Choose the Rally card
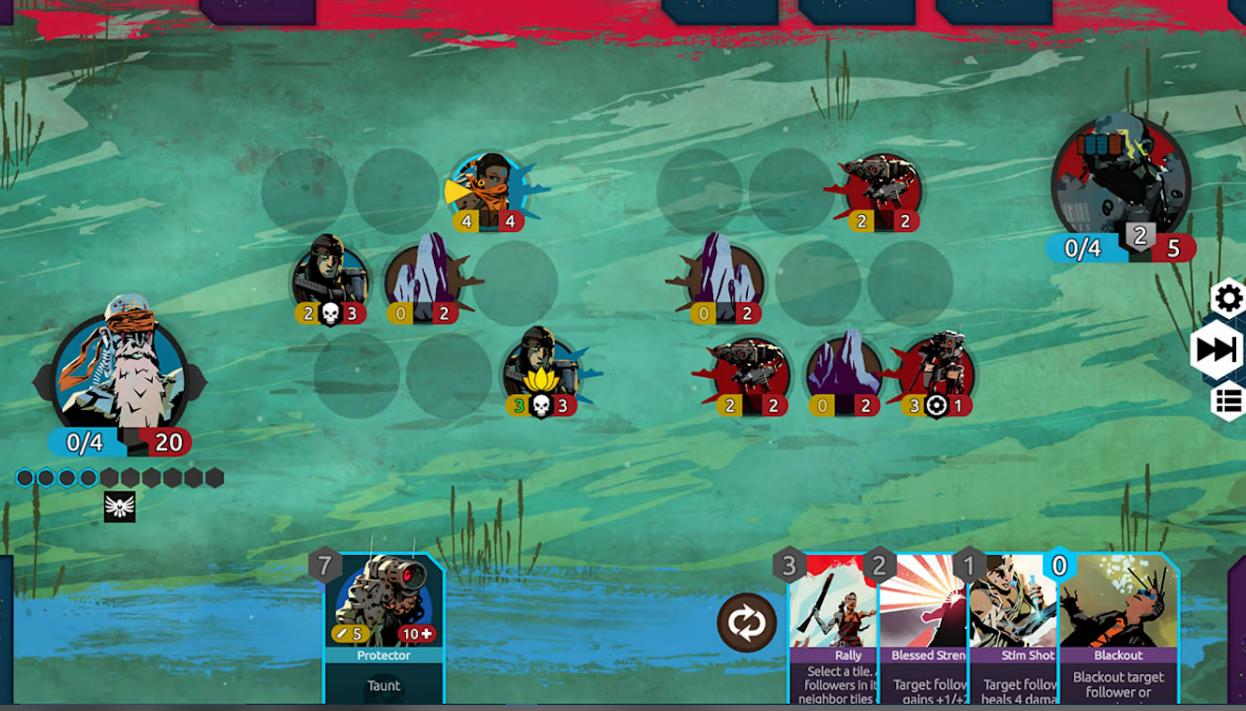Screen dimensions: 1246x711 tap(833, 630)
